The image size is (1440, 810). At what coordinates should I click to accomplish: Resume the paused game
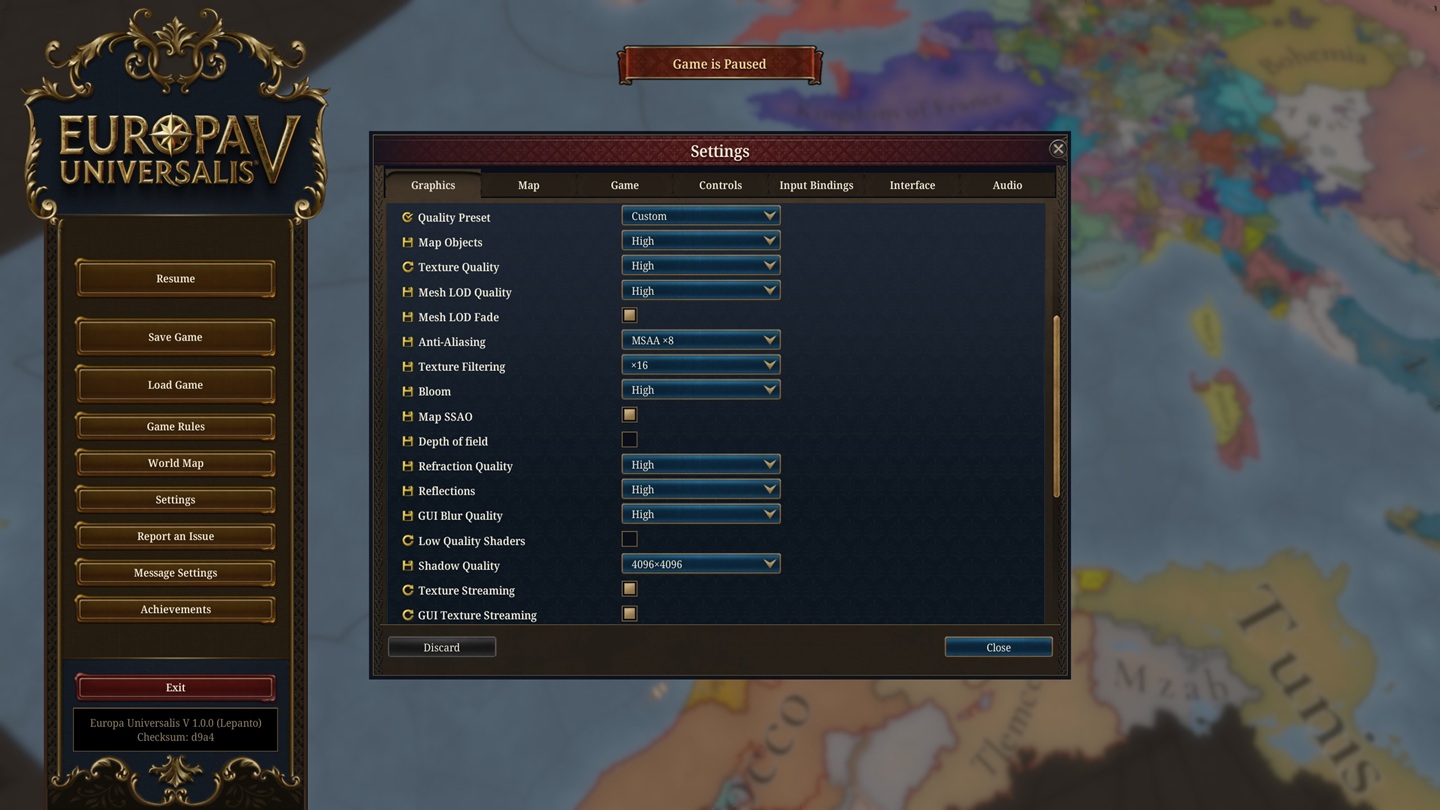pyautogui.click(x=175, y=279)
